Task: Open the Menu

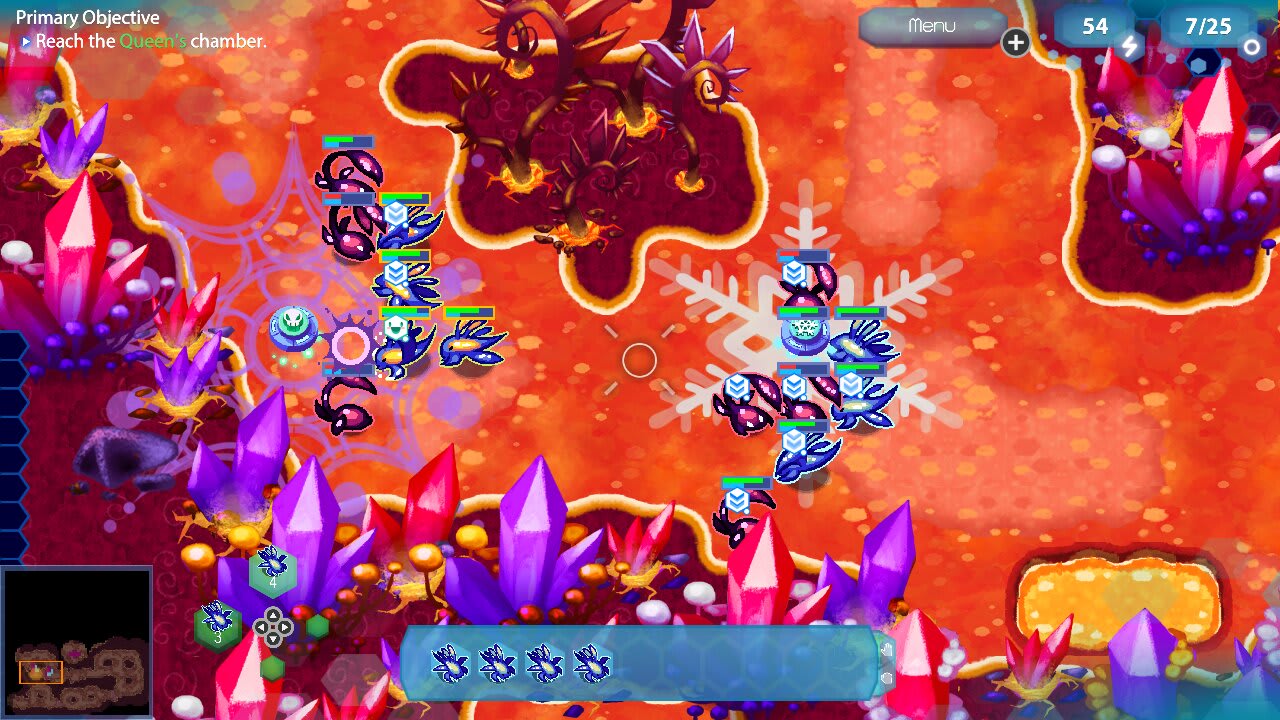Action: tap(930, 27)
